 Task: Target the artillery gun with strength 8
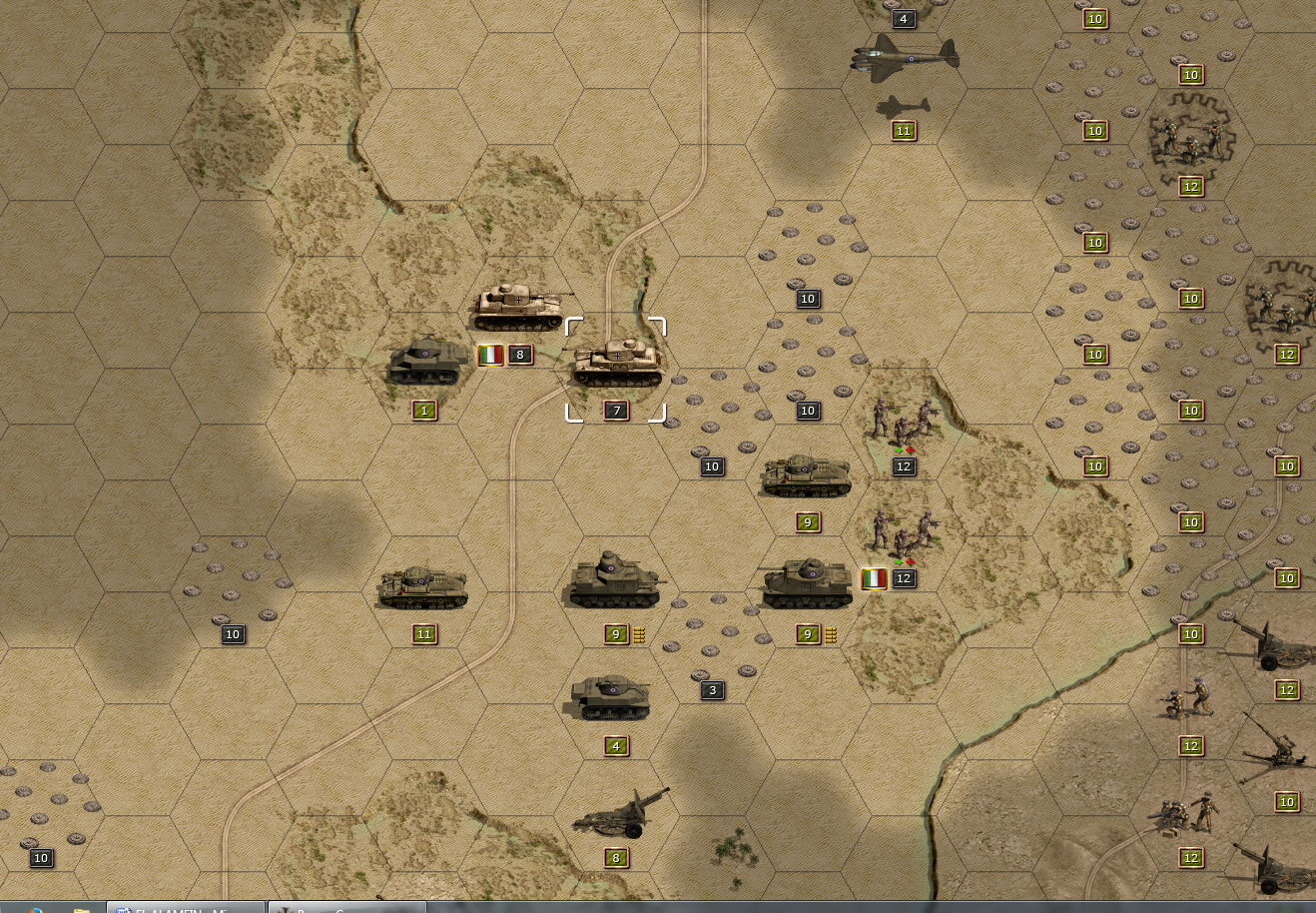[619, 812]
